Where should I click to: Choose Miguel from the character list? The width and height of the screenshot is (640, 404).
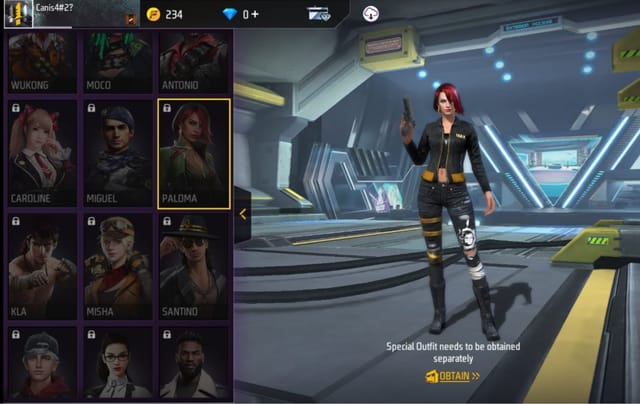point(116,152)
